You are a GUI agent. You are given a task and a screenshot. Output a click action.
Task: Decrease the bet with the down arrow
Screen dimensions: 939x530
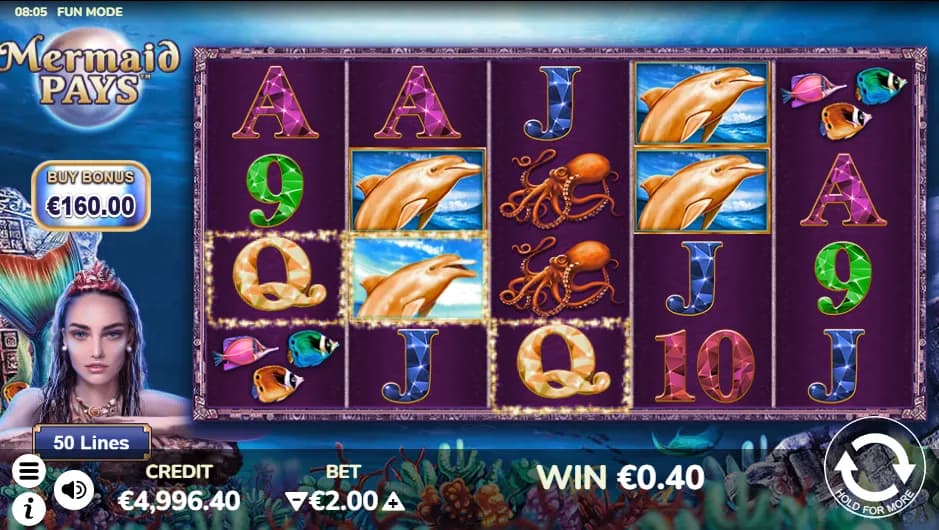(293, 501)
